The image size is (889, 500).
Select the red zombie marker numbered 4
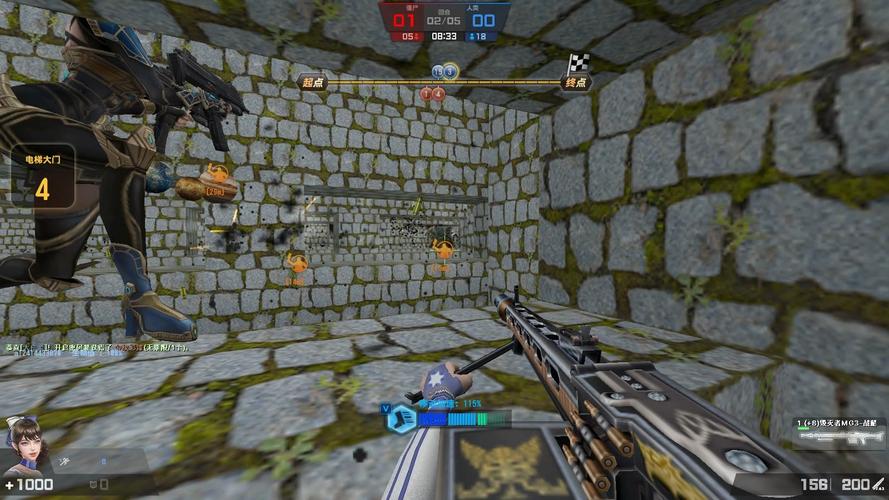(437, 94)
